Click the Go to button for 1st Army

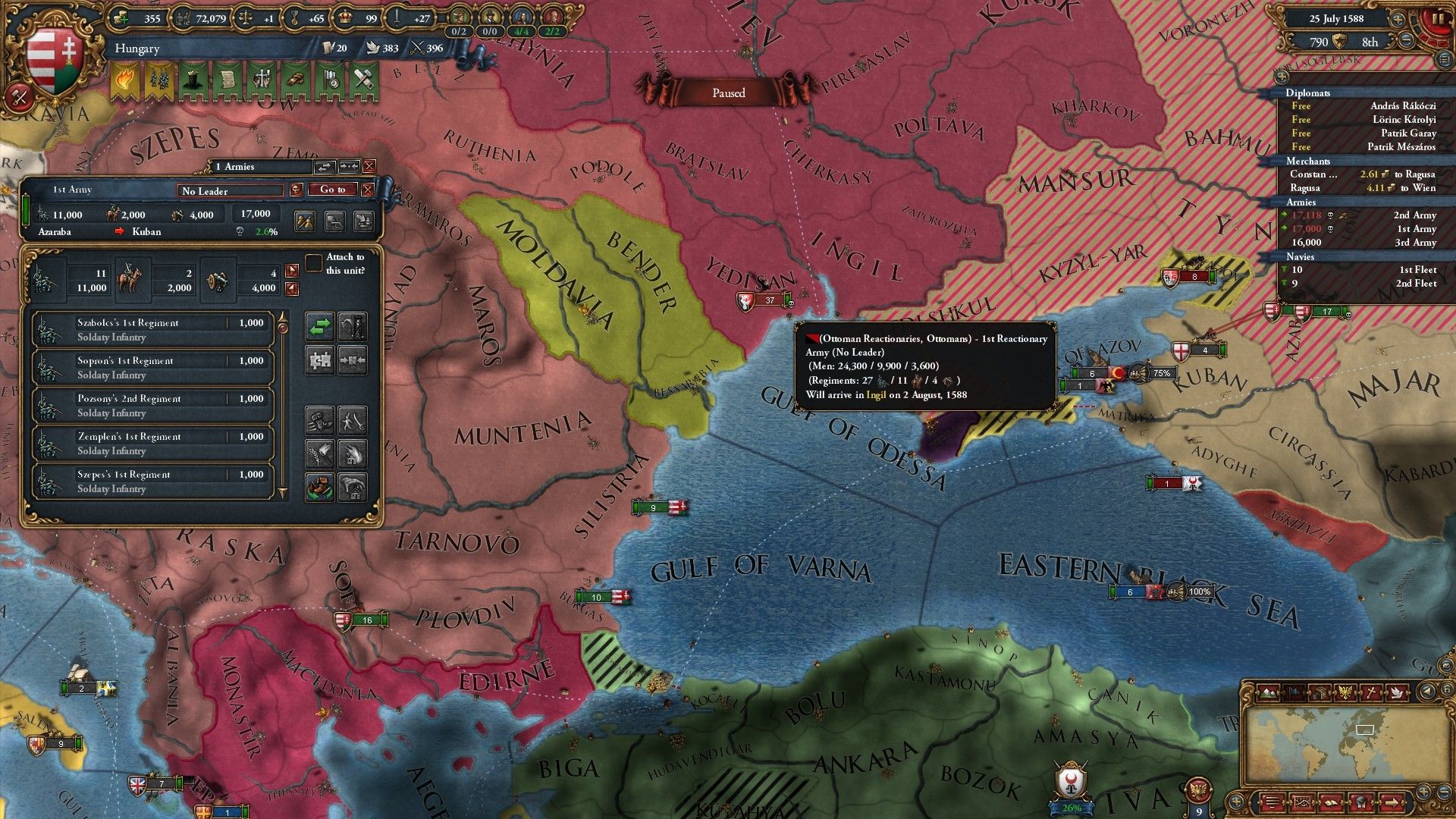pos(332,190)
